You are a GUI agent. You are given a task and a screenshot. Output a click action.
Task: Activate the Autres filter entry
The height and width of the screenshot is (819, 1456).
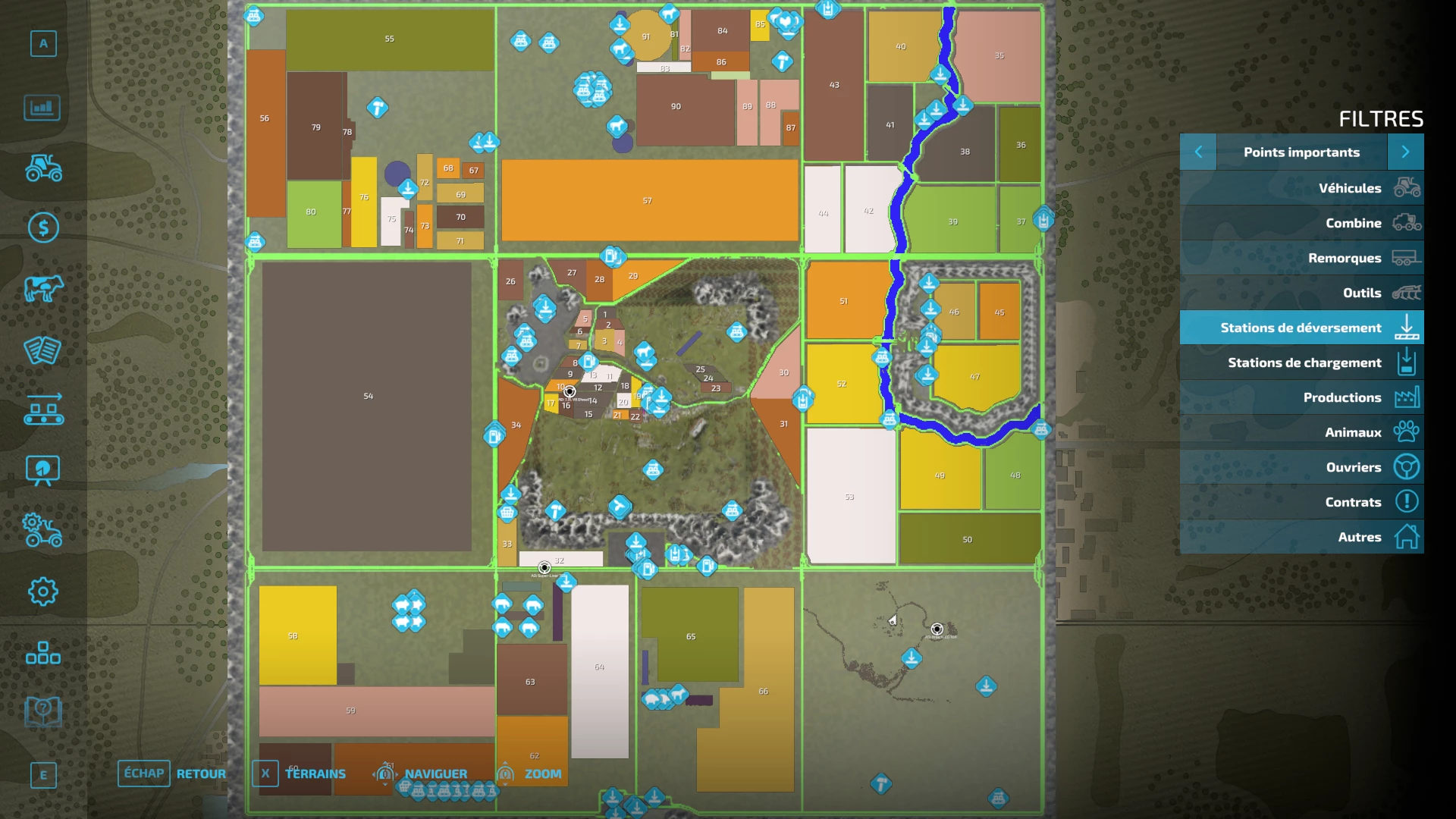(1301, 536)
